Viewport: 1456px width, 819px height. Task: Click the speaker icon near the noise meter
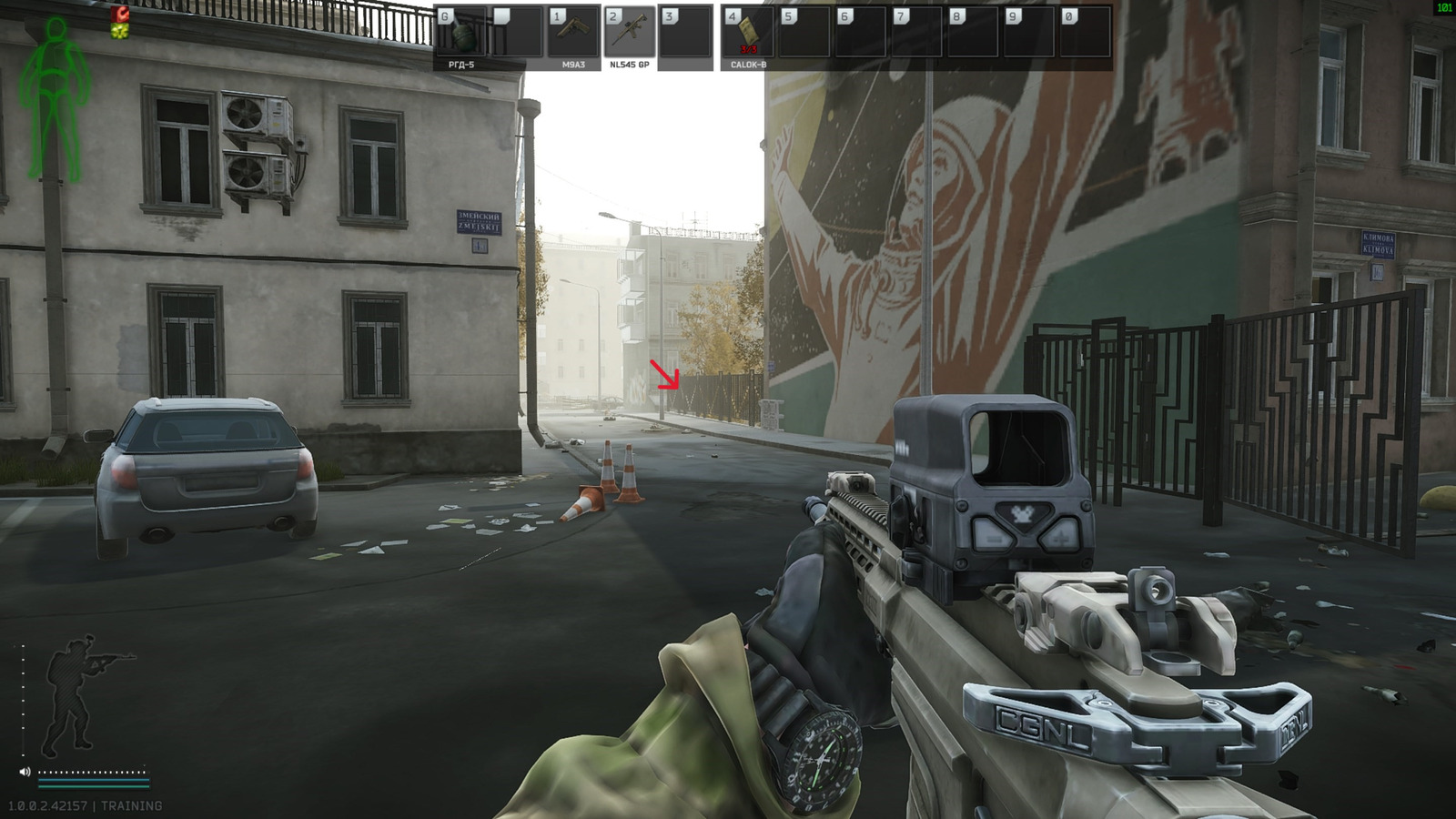click(x=25, y=772)
